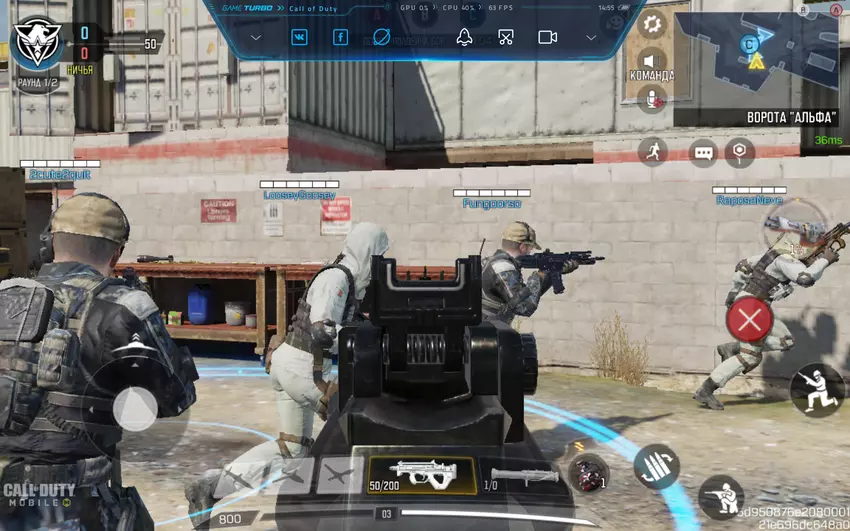Tap the movement joystick

tap(134, 408)
